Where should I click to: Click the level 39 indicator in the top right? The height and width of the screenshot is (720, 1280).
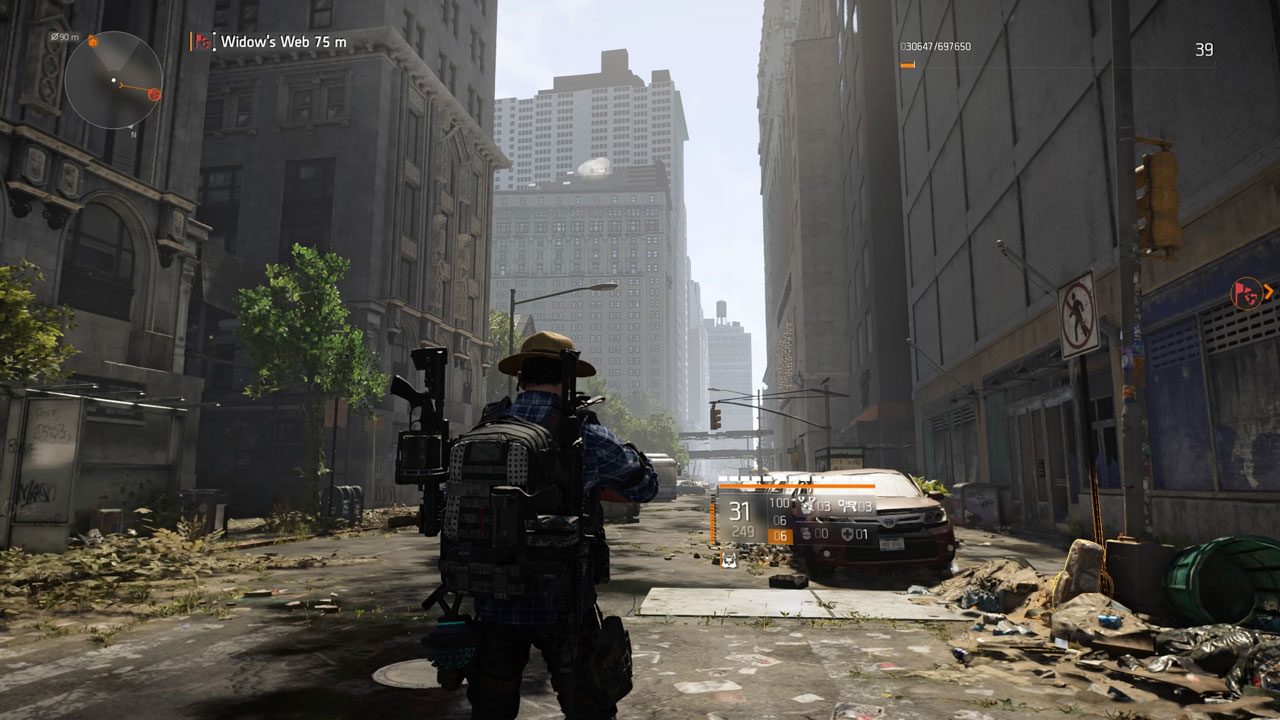(1205, 47)
